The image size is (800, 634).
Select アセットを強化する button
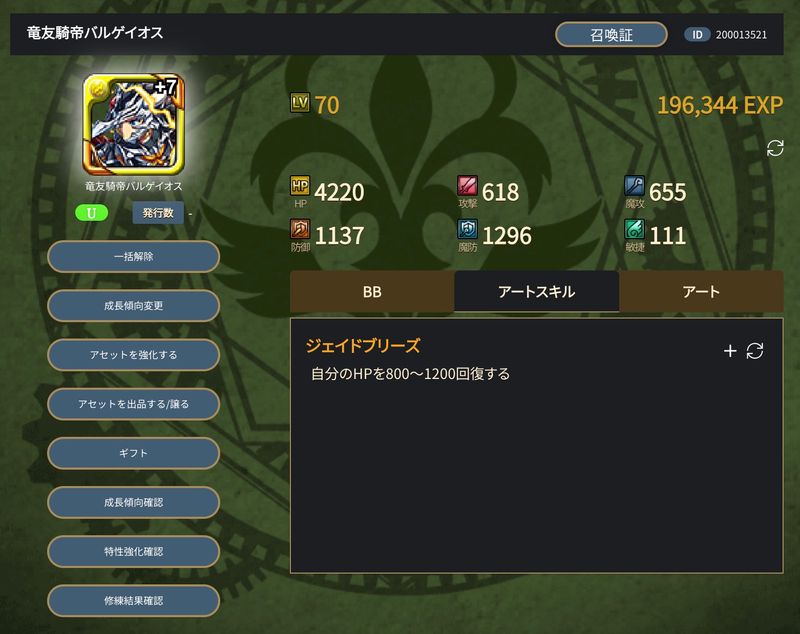pos(133,355)
